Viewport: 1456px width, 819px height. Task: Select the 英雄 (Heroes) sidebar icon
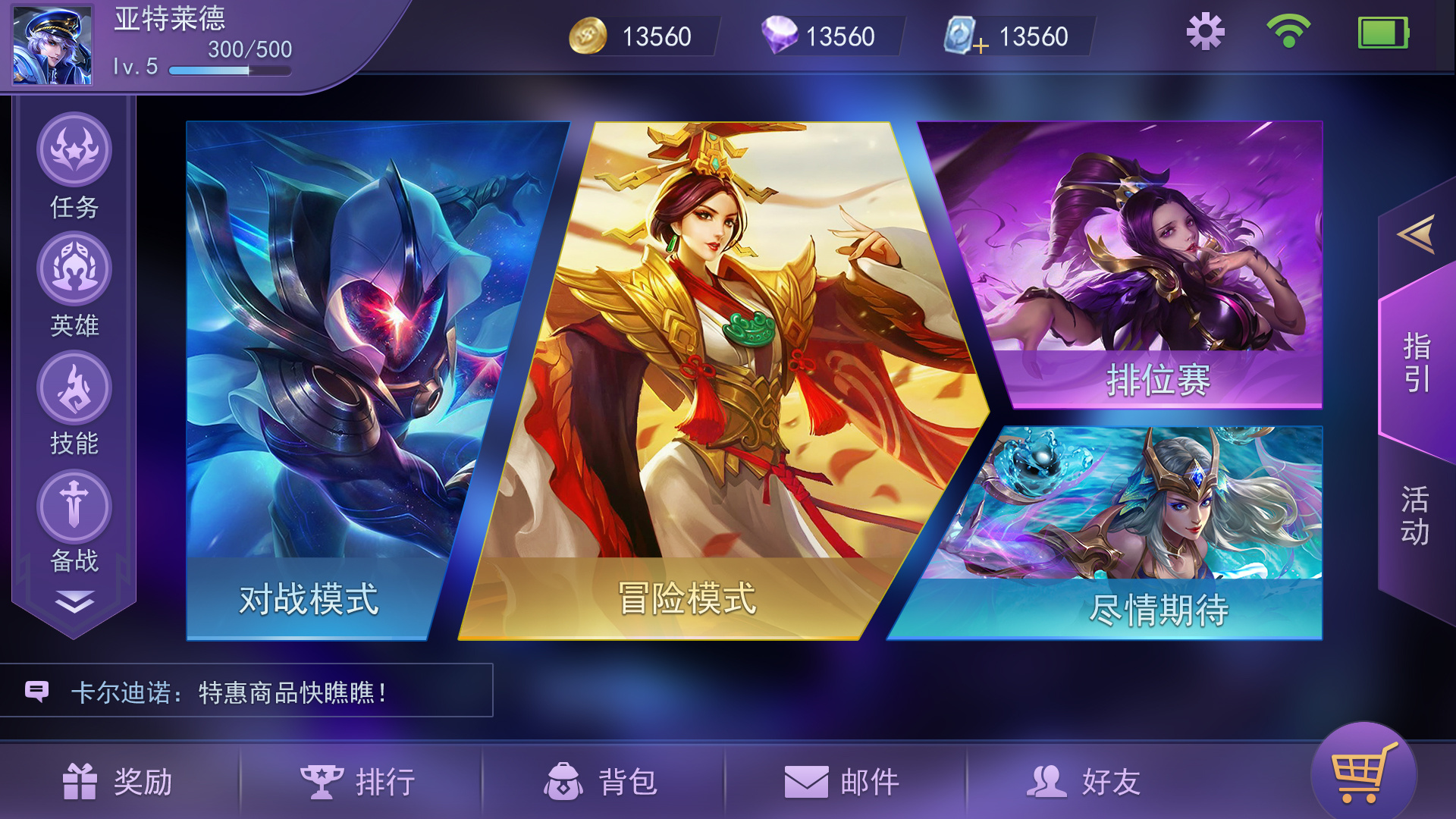click(74, 268)
